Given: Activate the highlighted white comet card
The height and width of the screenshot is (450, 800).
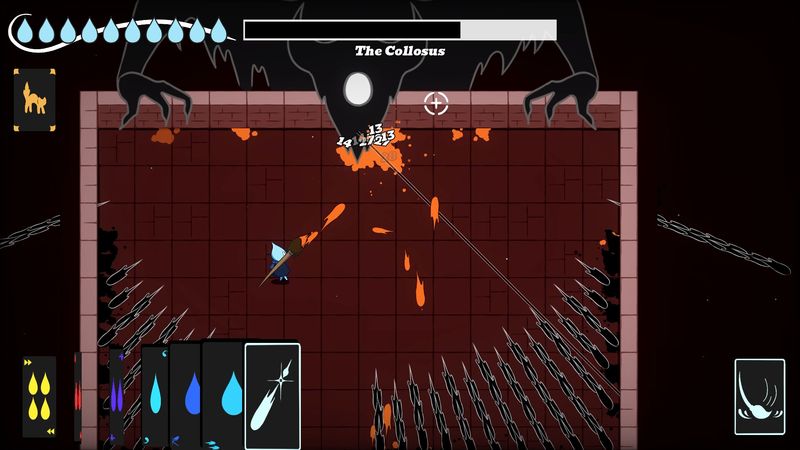Looking at the screenshot, I should click(272, 396).
